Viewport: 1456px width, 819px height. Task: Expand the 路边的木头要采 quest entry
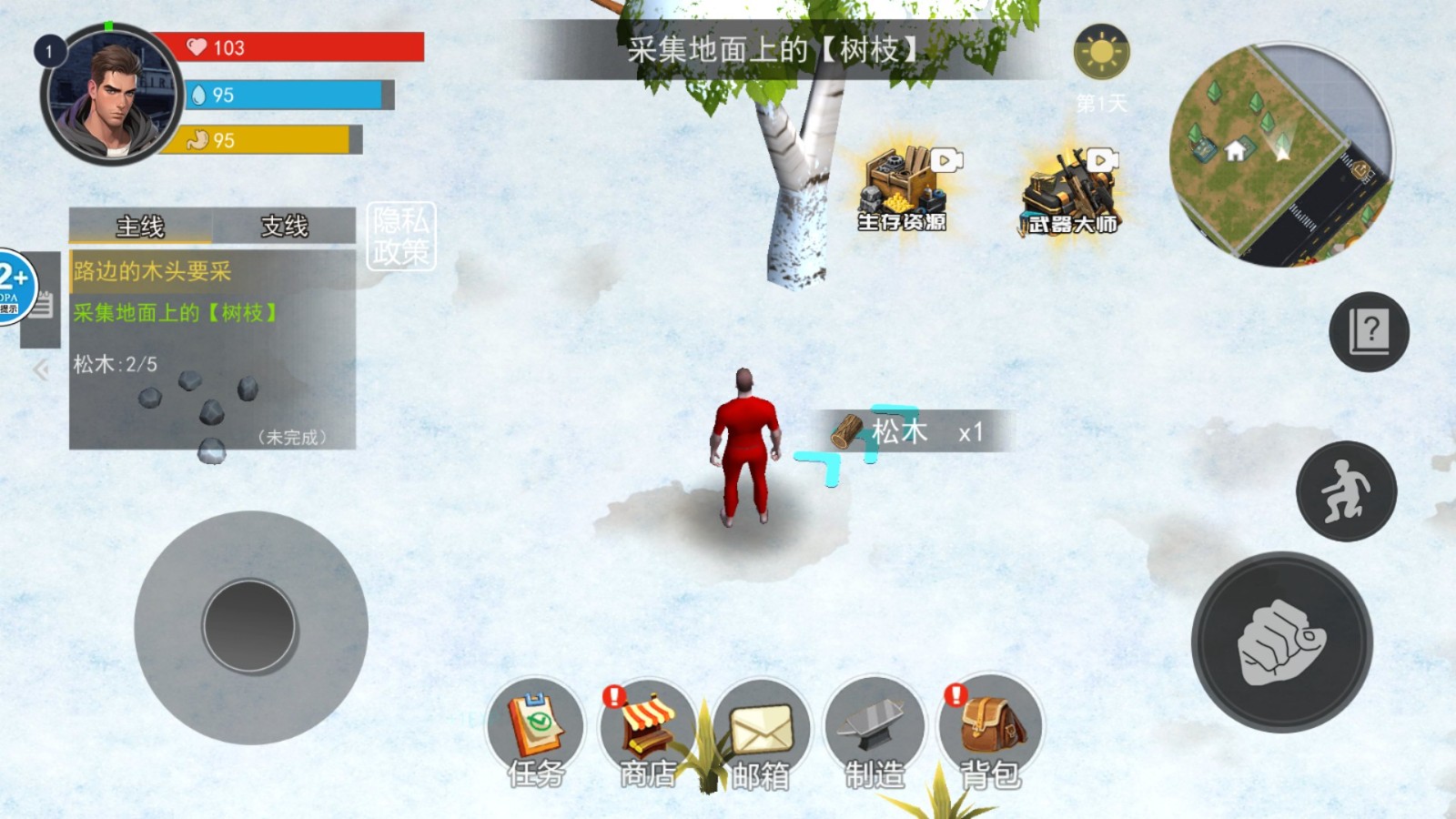150,270
